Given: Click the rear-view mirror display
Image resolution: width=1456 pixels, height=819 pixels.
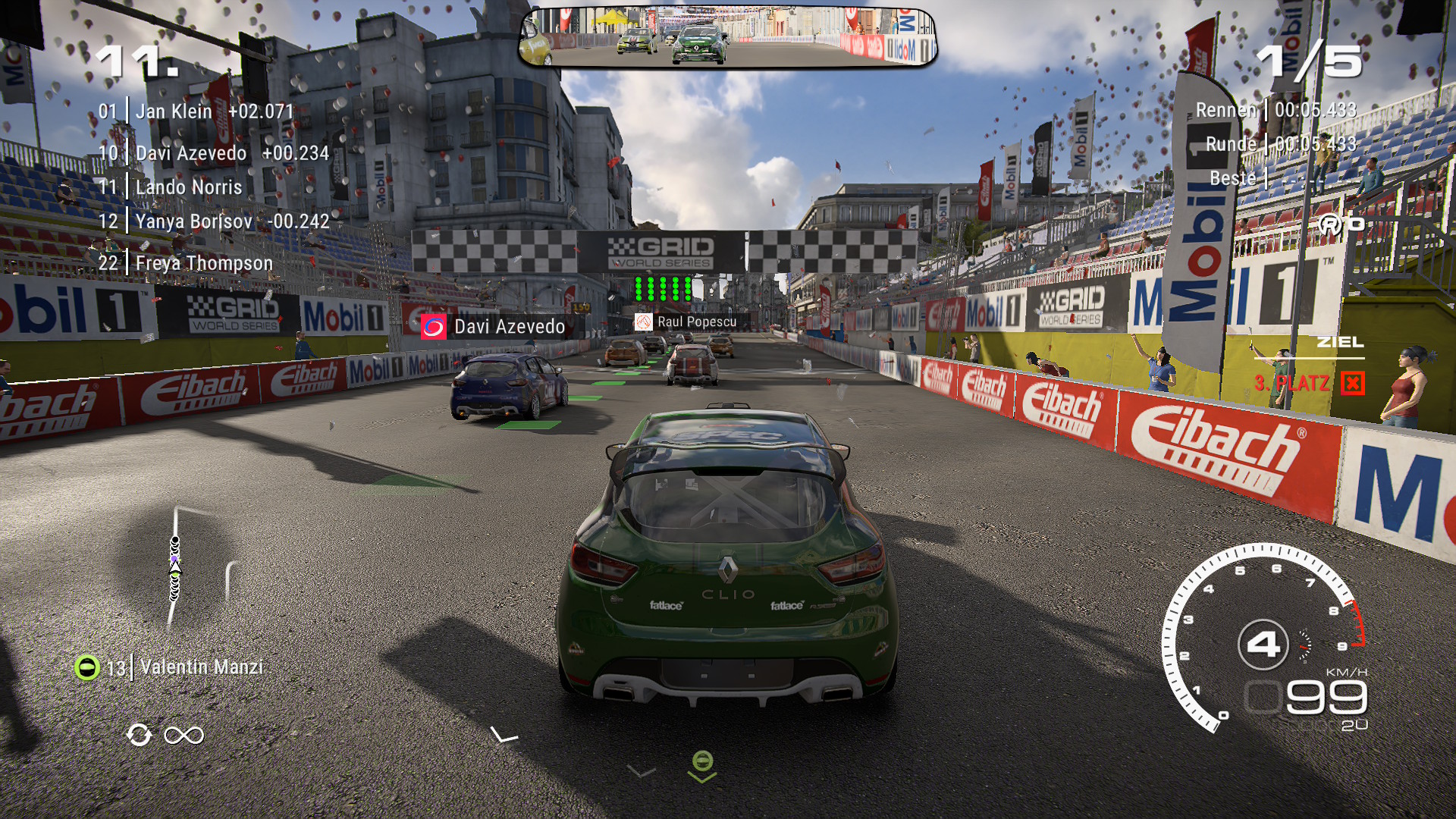Looking at the screenshot, I should pyautogui.click(x=727, y=38).
